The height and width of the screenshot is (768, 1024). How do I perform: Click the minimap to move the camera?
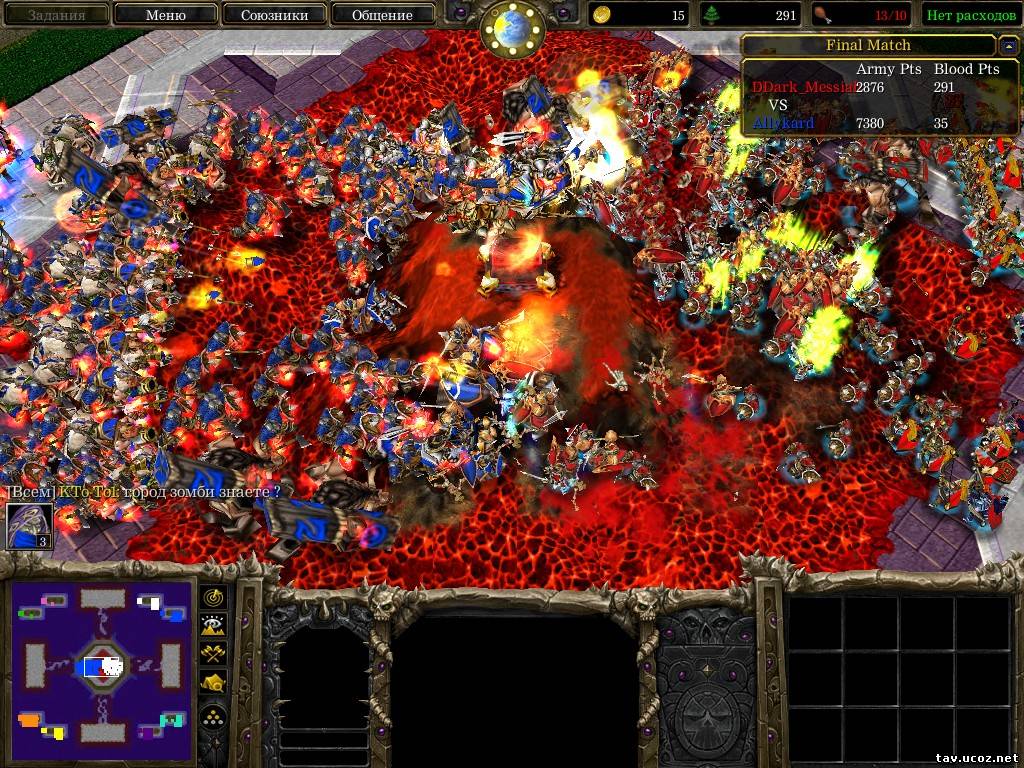102,665
